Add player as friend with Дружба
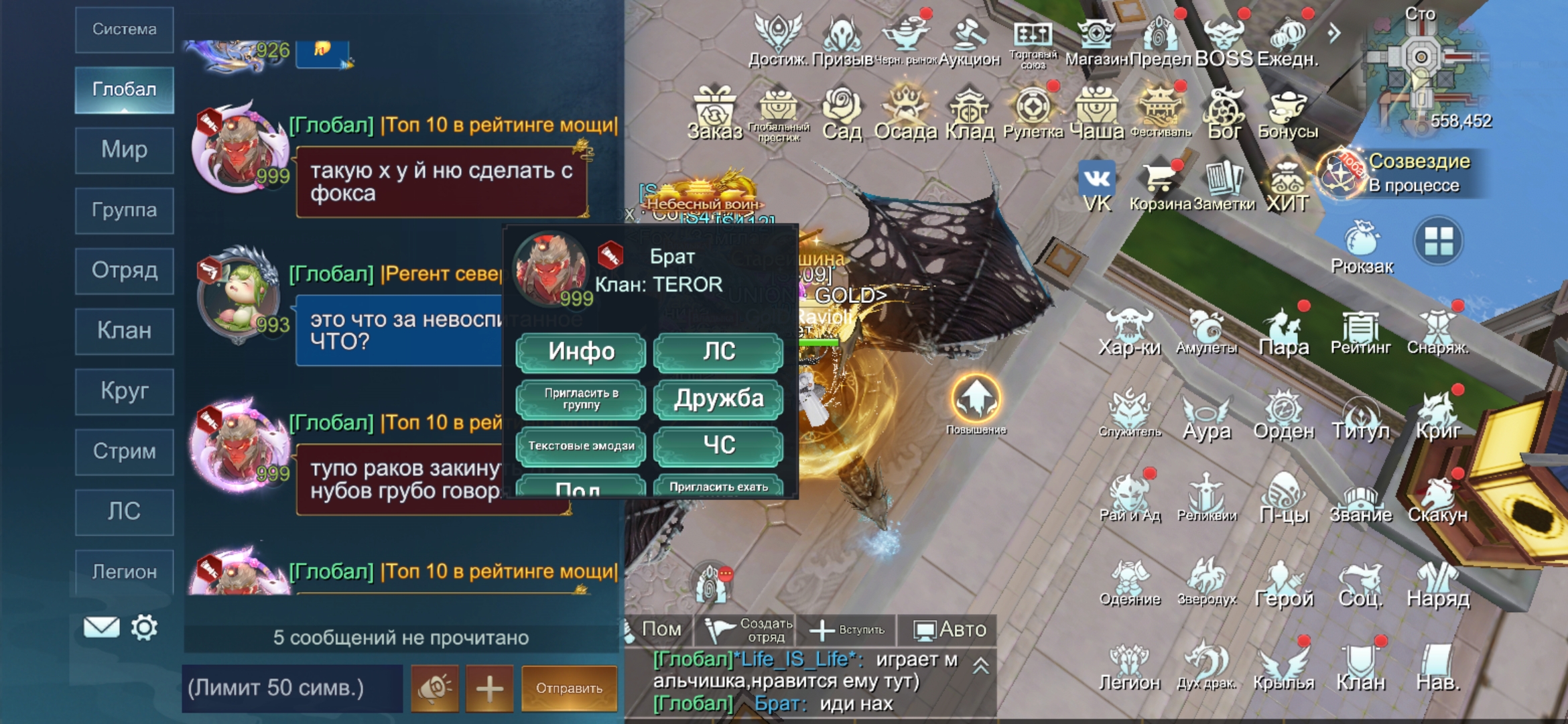This screenshot has height=724, width=1568. tap(718, 399)
